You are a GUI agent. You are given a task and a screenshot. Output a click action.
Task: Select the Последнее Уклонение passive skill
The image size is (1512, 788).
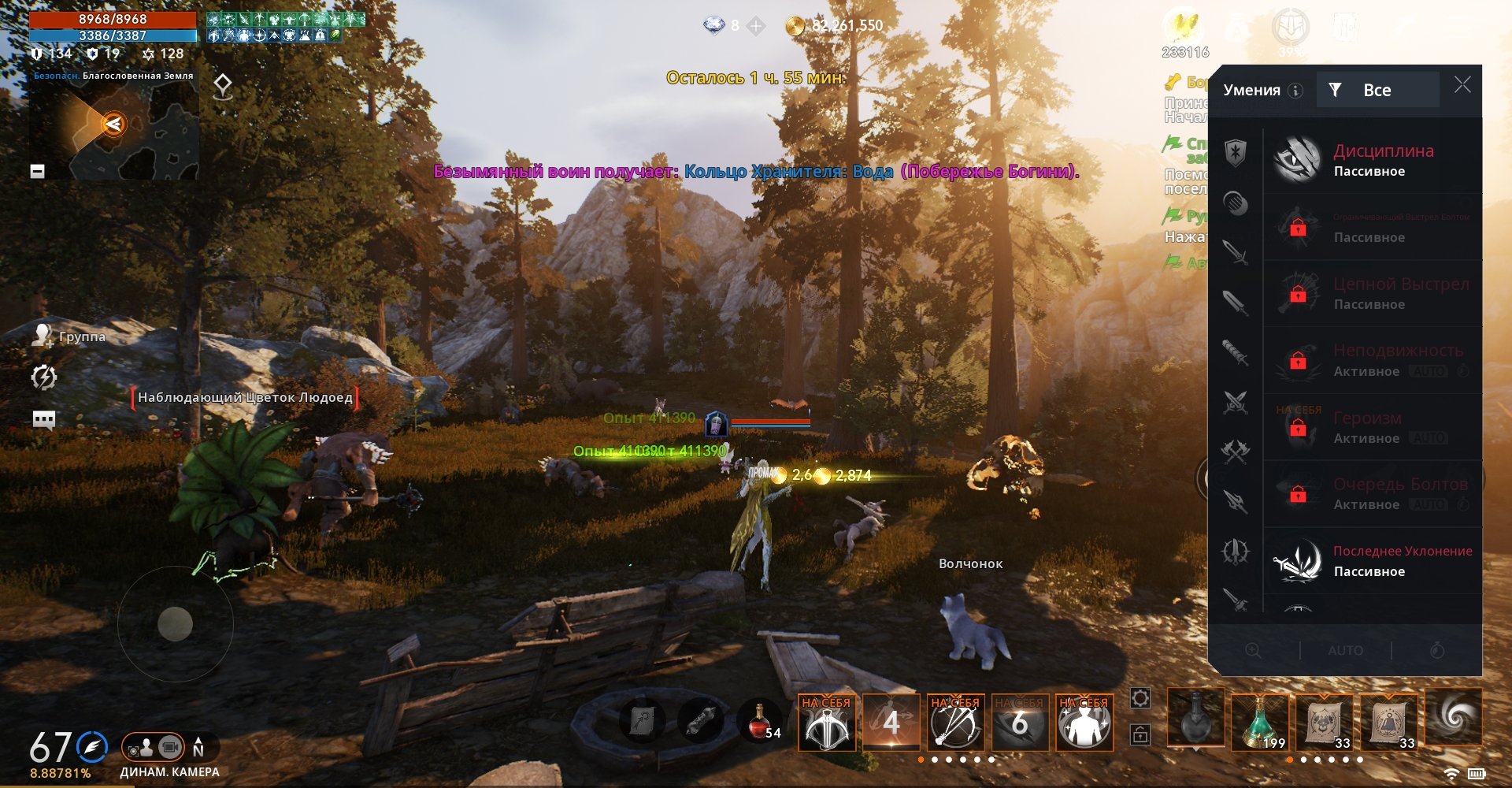tap(1373, 560)
